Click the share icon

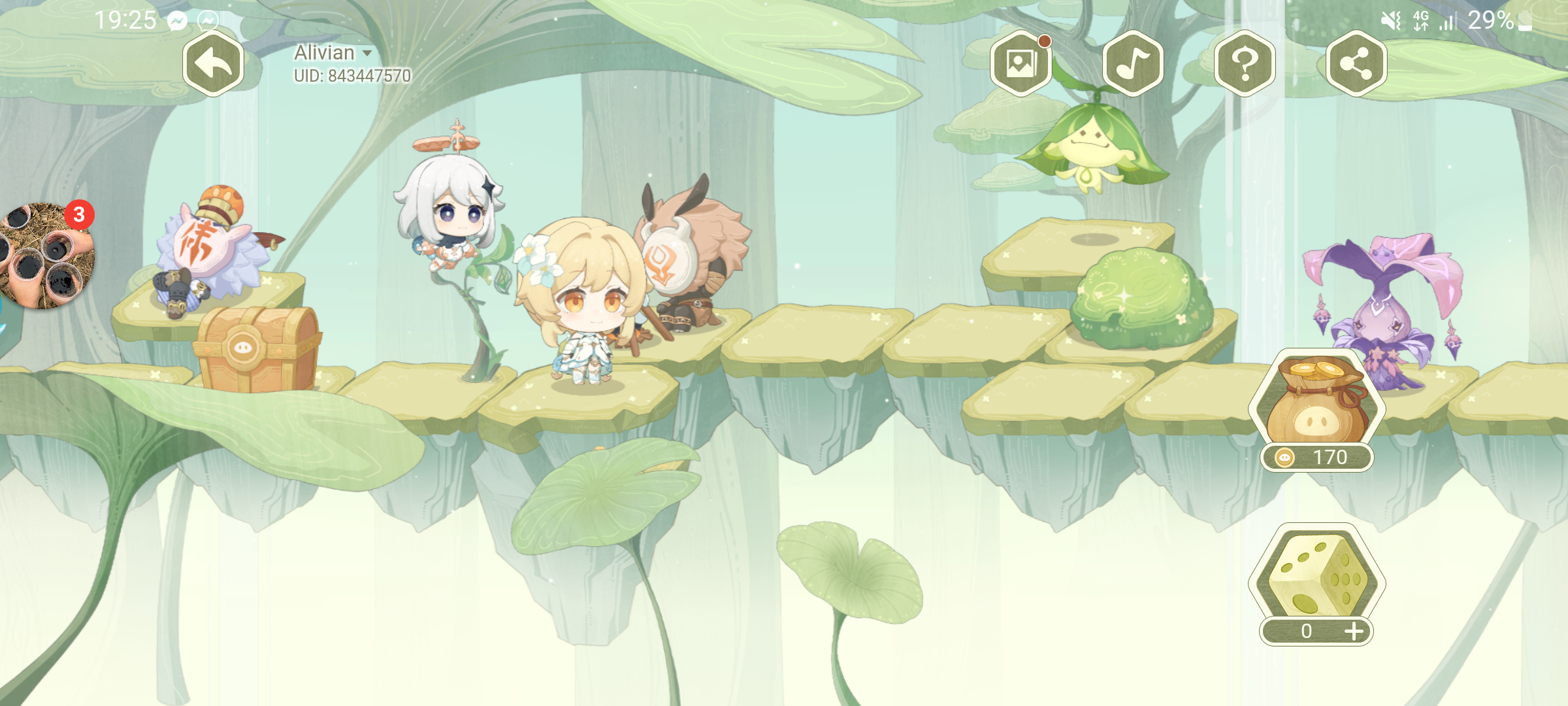[x=1356, y=63]
